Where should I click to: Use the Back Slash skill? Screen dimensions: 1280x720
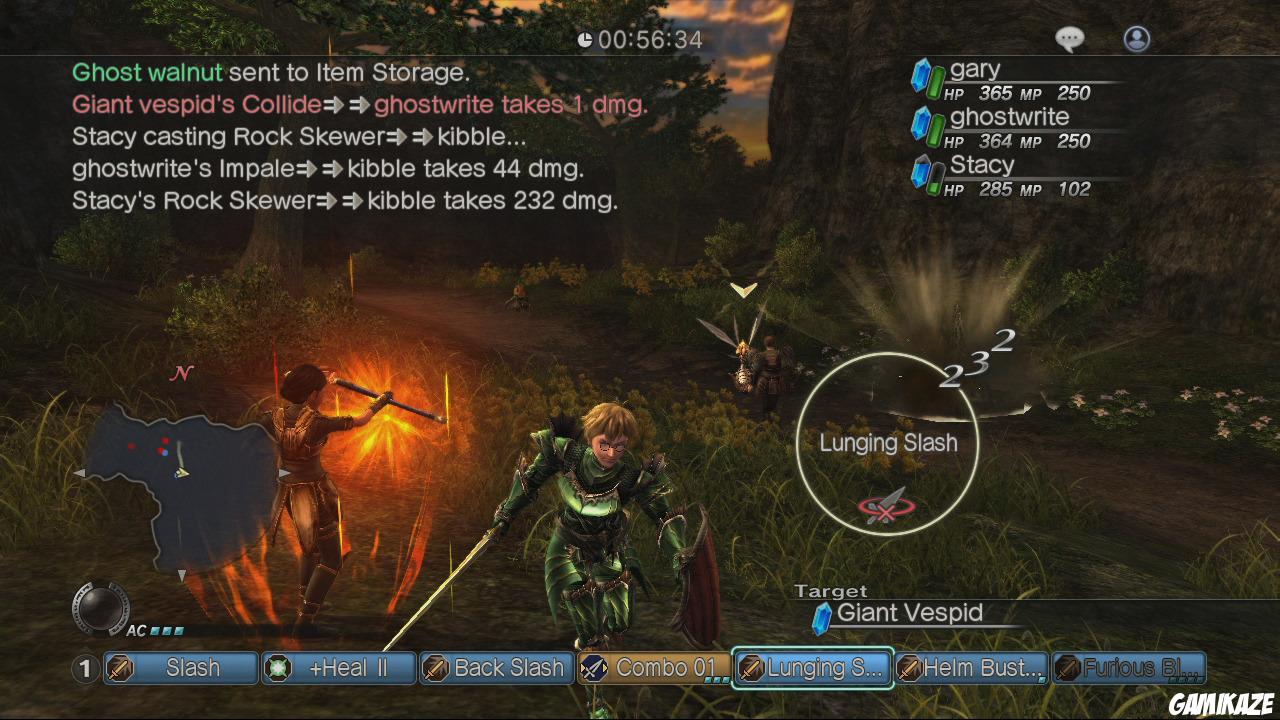click(496, 668)
